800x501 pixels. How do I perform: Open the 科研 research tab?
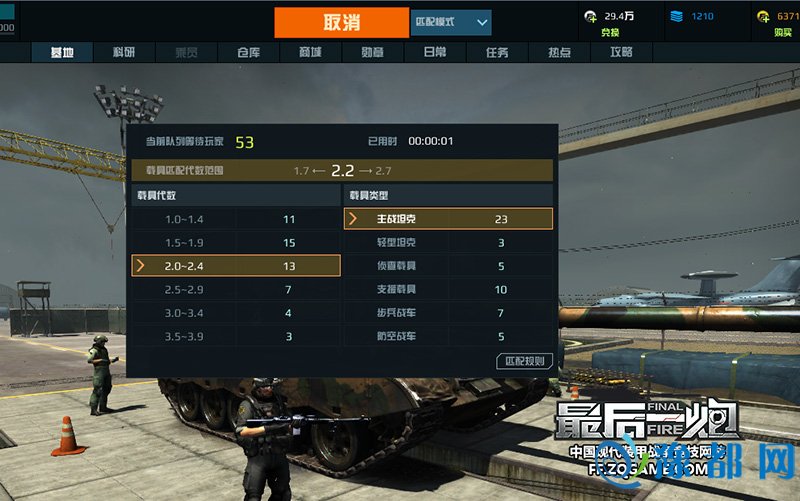(123, 52)
